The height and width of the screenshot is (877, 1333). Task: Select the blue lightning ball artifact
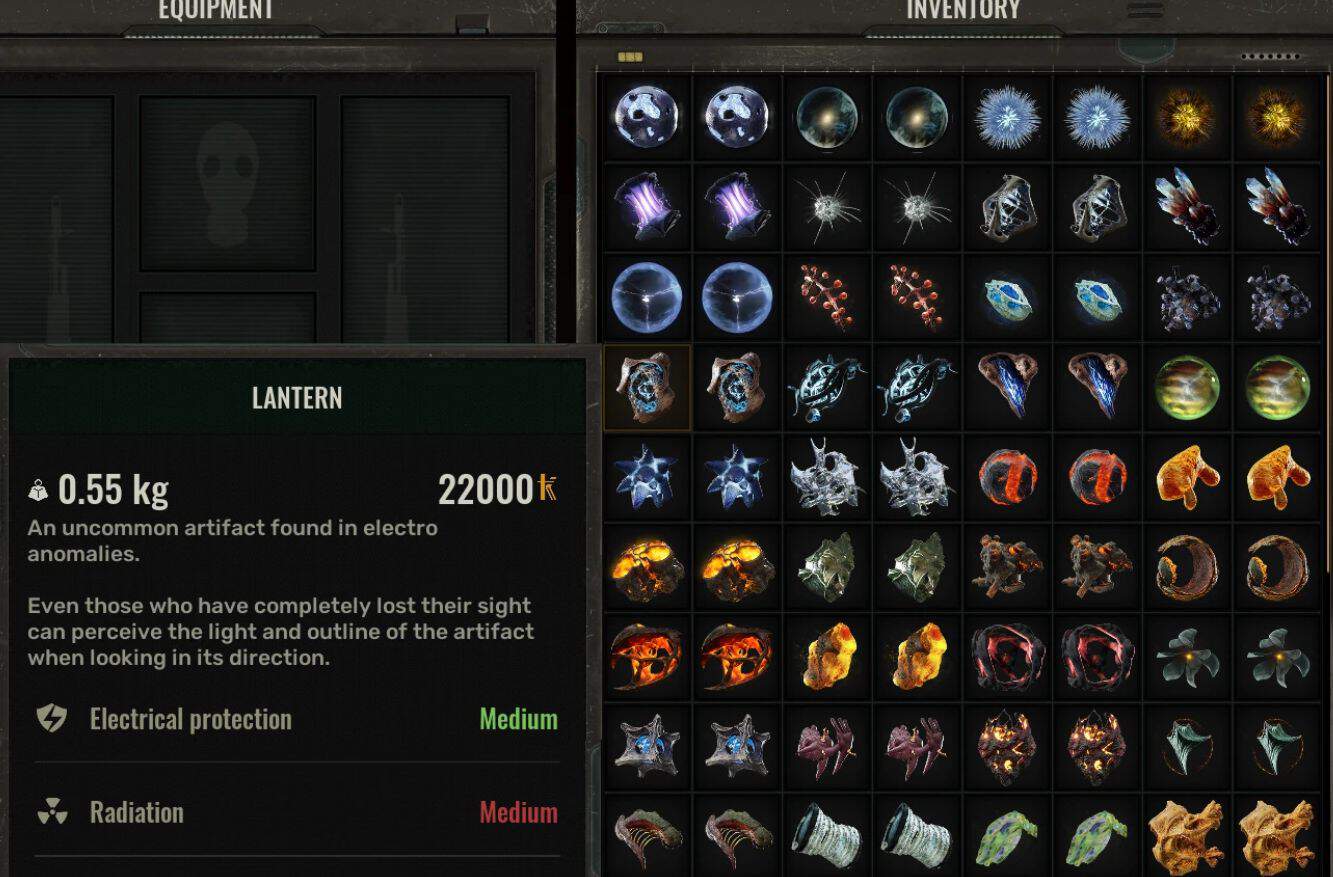tap(645, 297)
